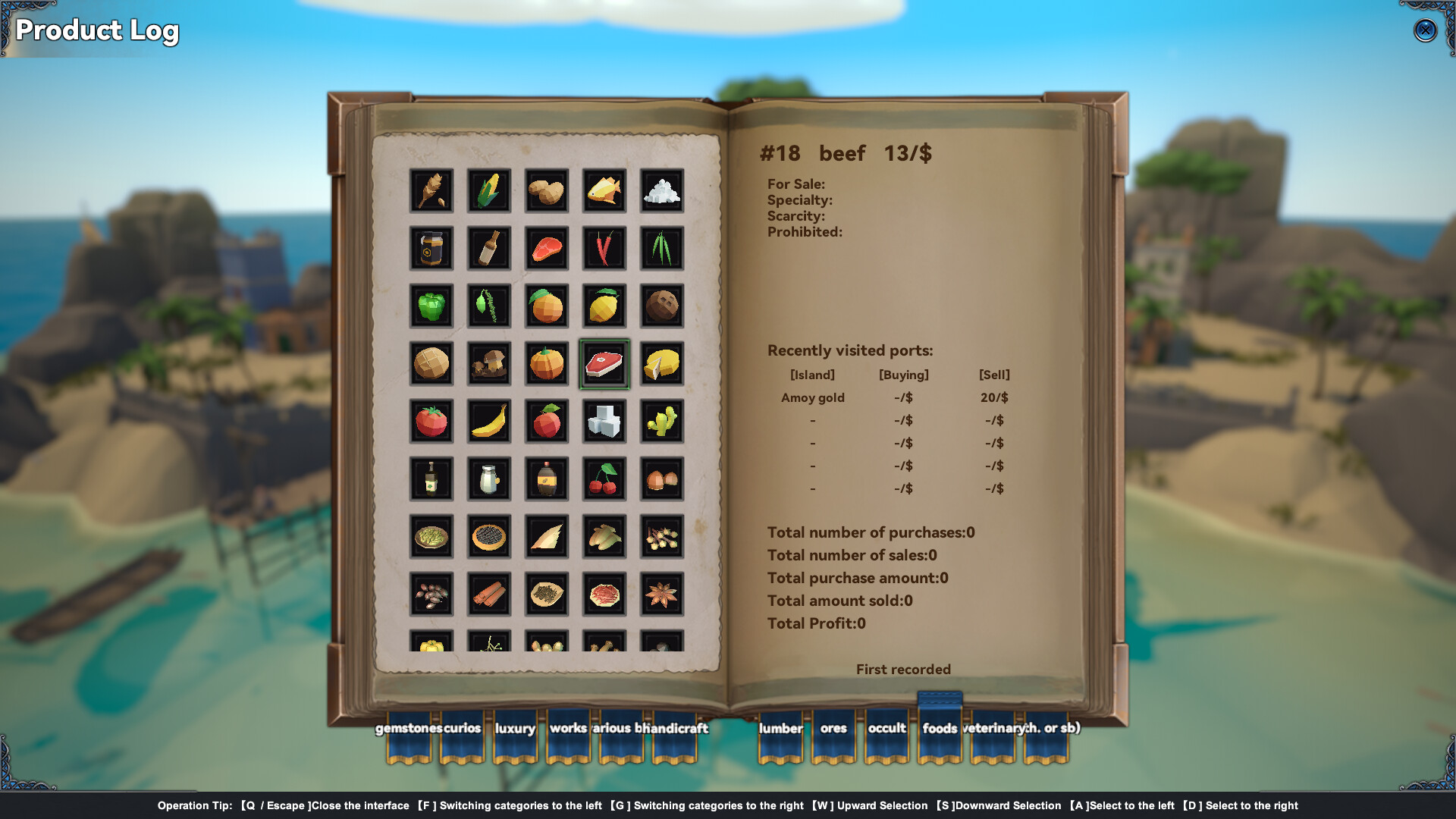Select the lemon item
This screenshot has height=819, width=1456.
(604, 306)
